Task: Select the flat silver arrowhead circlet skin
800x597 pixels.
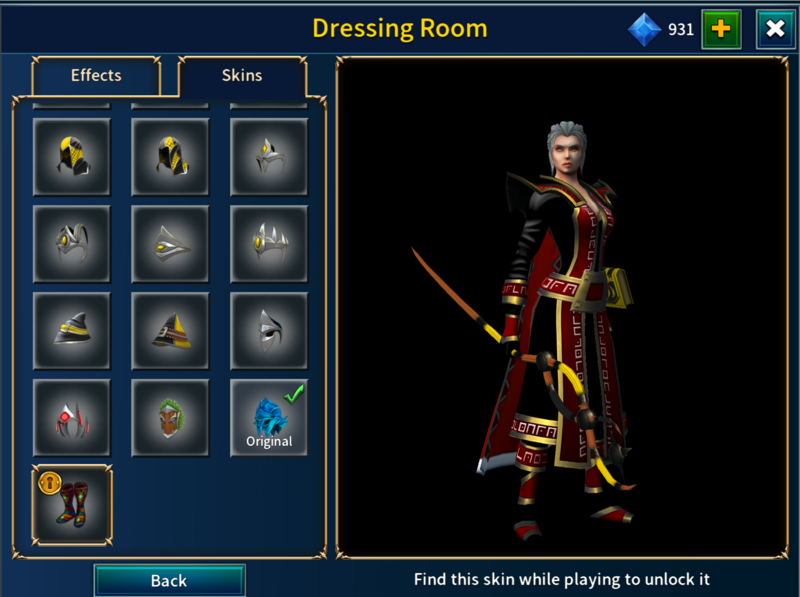Action: pyautogui.click(x=170, y=244)
